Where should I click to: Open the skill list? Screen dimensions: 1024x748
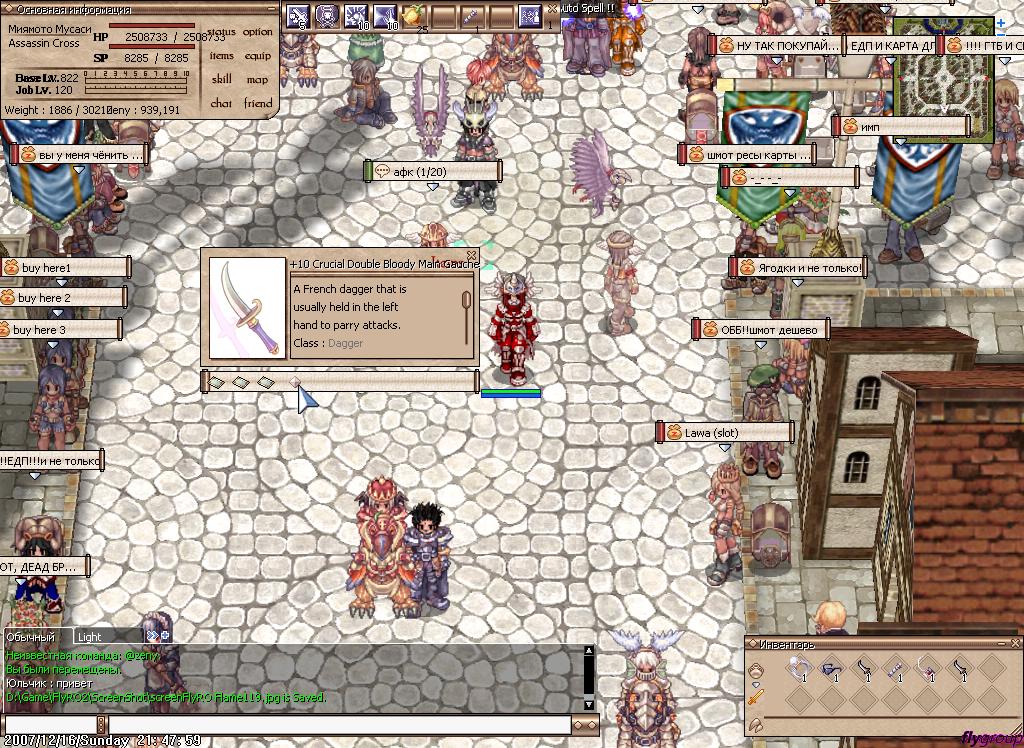pyautogui.click(x=222, y=80)
